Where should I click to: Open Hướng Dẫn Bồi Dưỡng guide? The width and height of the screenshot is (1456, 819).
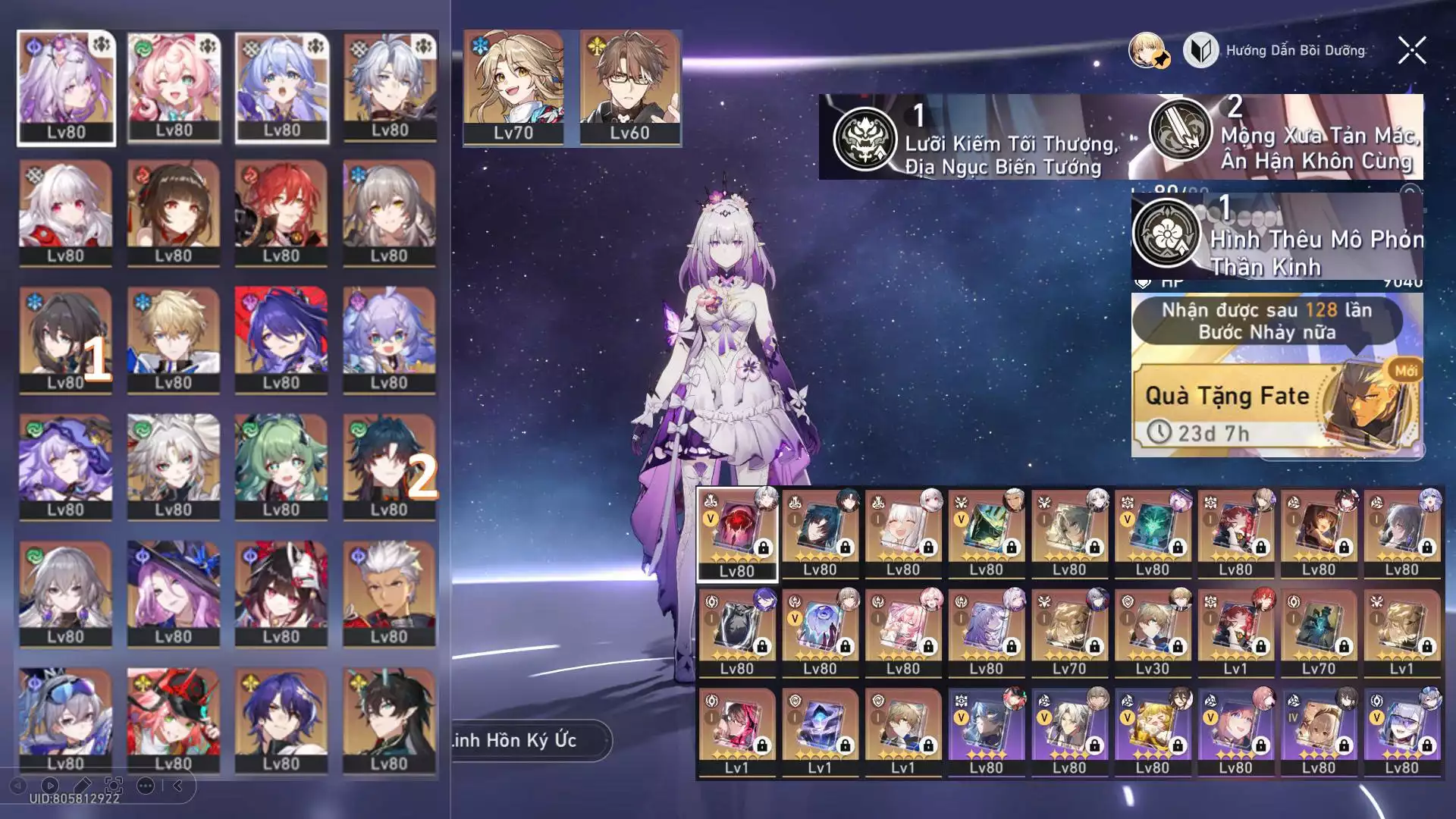click(1275, 51)
